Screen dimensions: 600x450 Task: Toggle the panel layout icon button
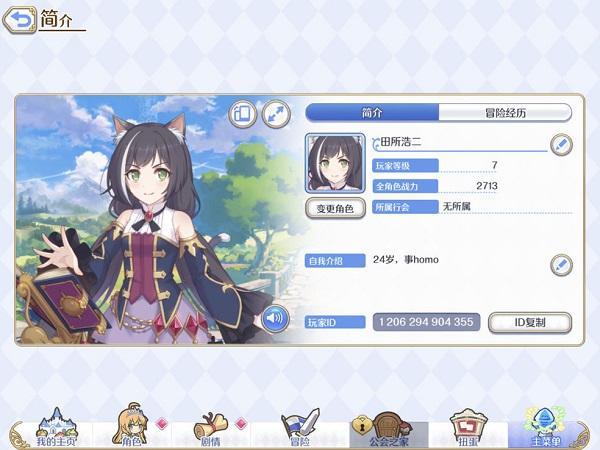(244, 114)
